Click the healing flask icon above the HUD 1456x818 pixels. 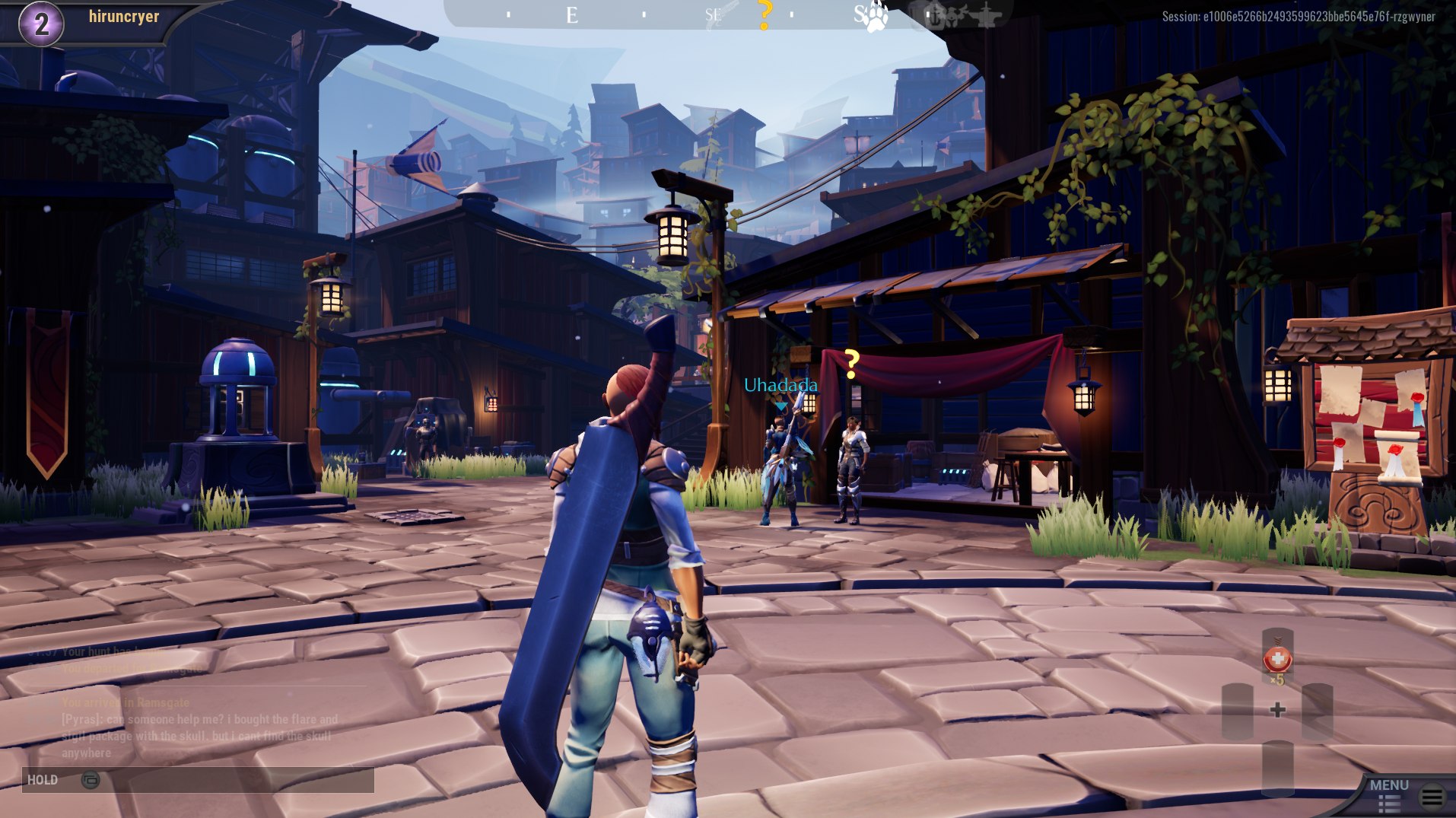[1277, 659]
